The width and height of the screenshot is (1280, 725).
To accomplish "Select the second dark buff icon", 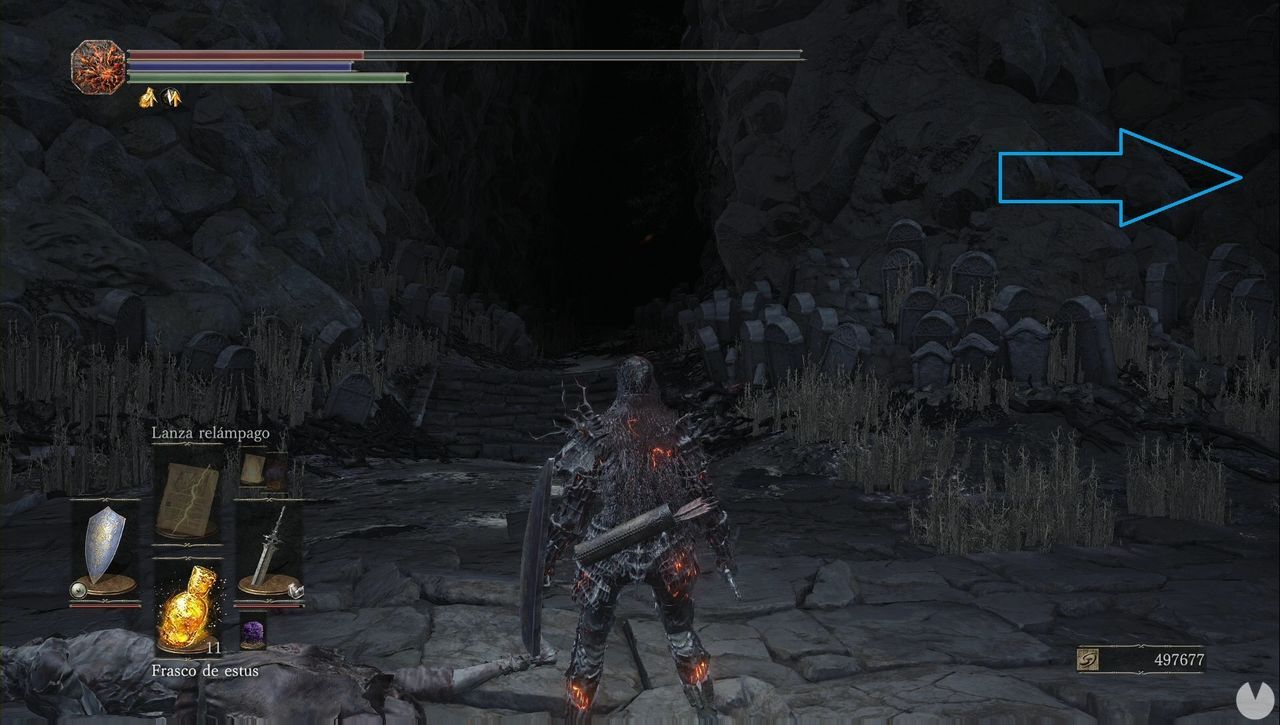I will point(172,97).
